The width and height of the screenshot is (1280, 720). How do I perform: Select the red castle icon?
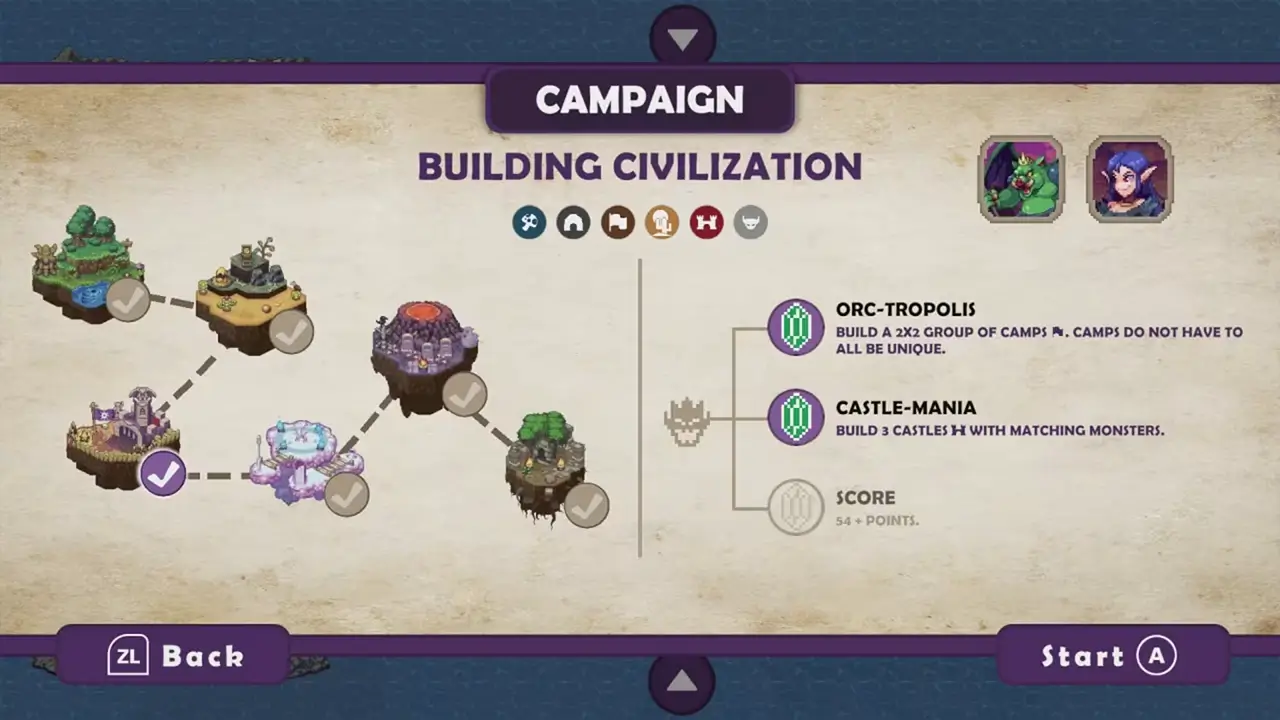tap(706, 222)
